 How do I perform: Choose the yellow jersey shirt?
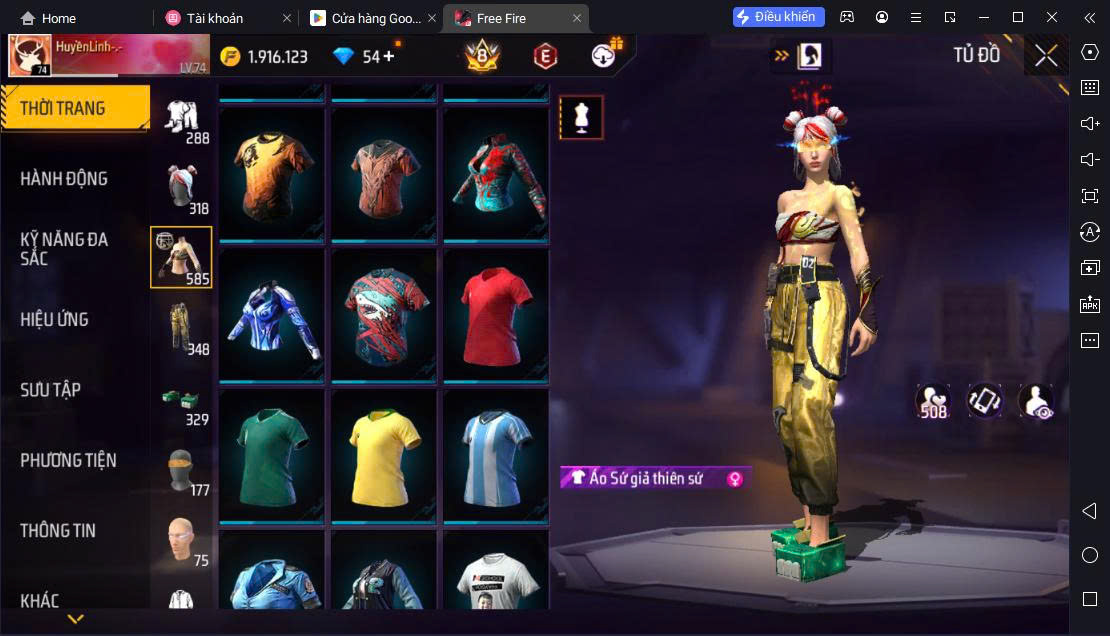[x=385, y=454]
